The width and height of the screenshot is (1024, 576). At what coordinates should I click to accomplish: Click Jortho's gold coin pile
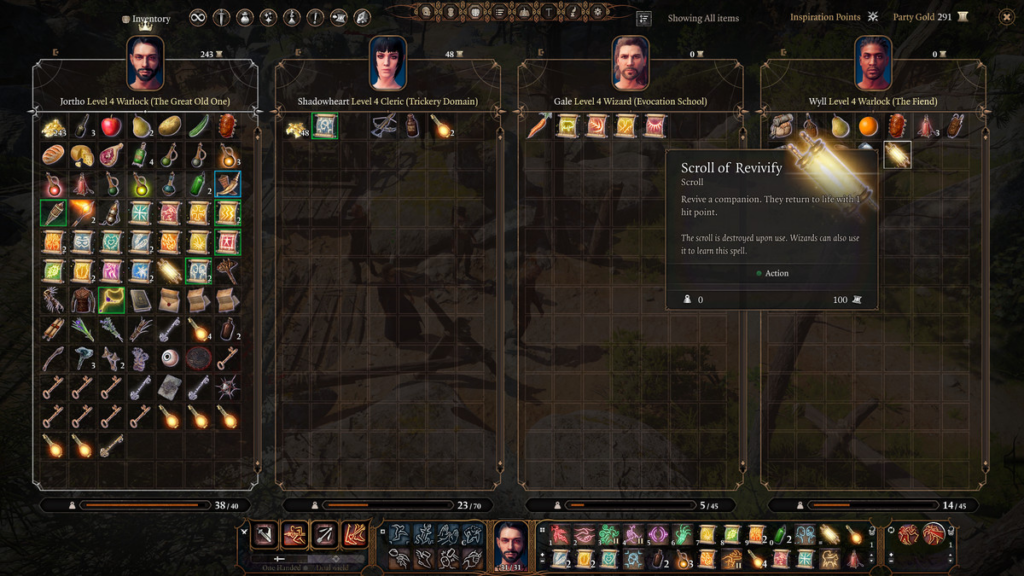(x=53, y=127)
